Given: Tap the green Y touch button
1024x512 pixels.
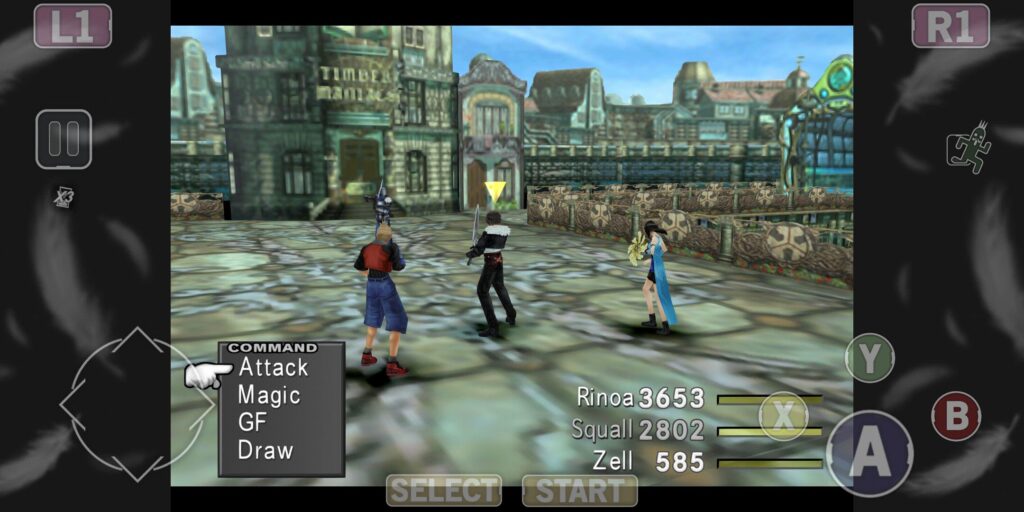Looking at the screenshot, I should [869, 358].
